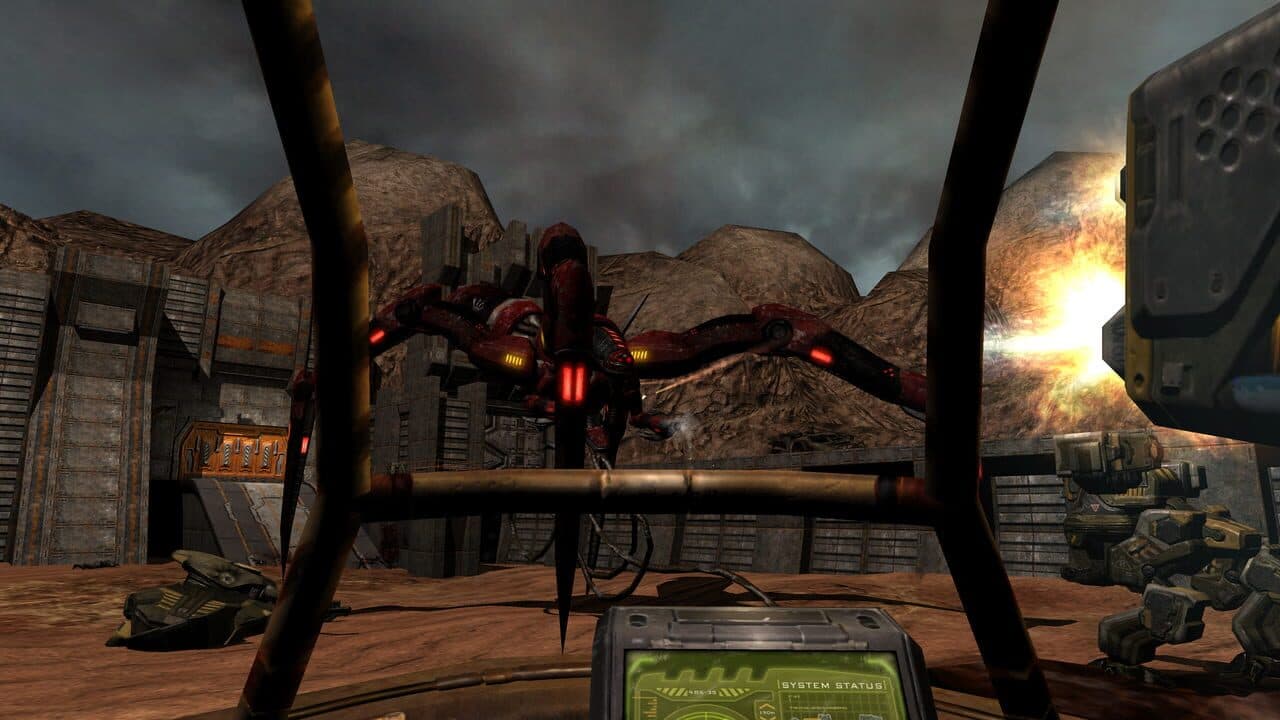The image size is (1280, 720).
Task: Click the vertical signal bar gauge on the display
Action: pyautogui.click(x=650, y=712)
